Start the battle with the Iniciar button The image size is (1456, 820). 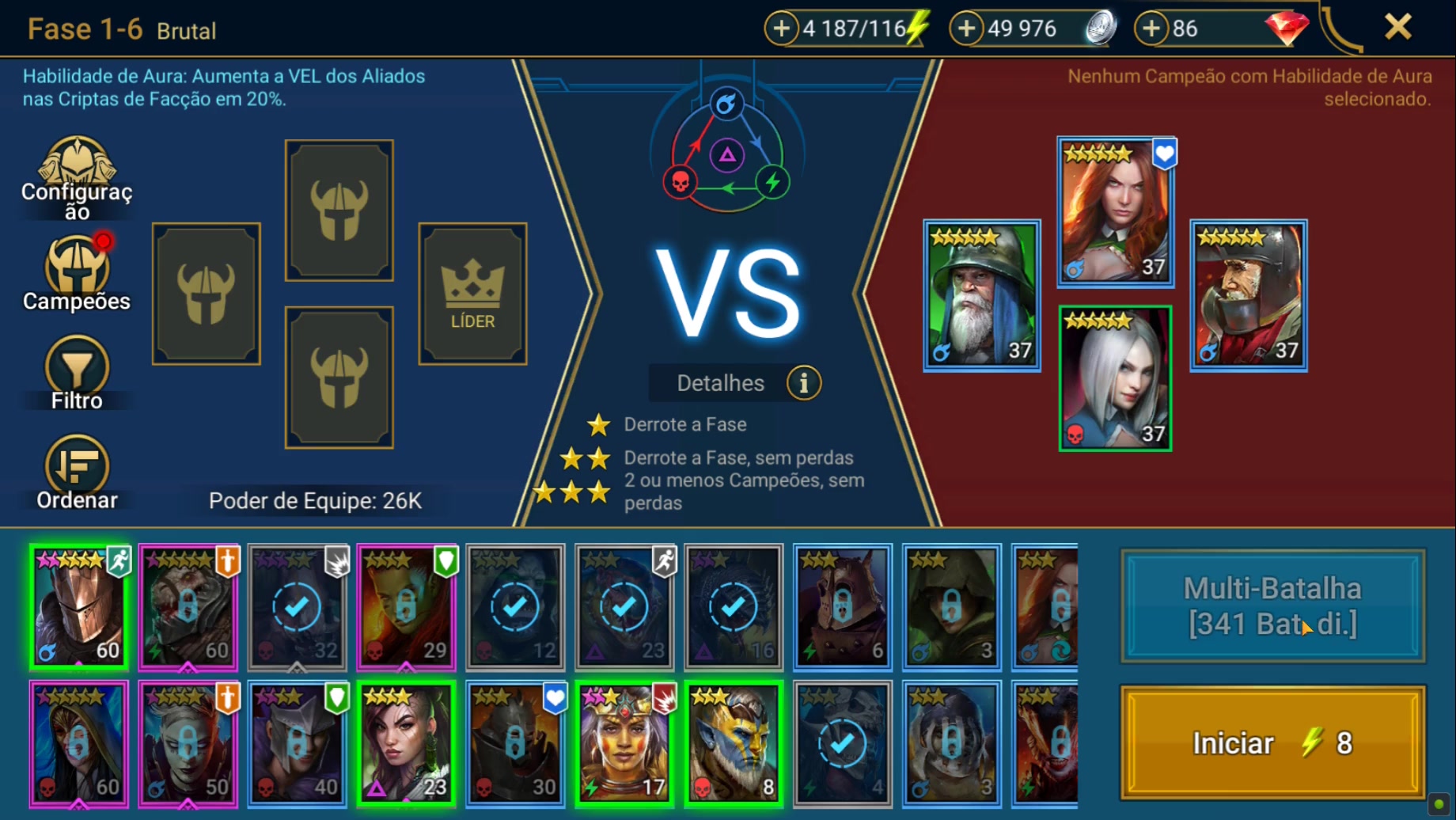click(x=1272, y=742)
